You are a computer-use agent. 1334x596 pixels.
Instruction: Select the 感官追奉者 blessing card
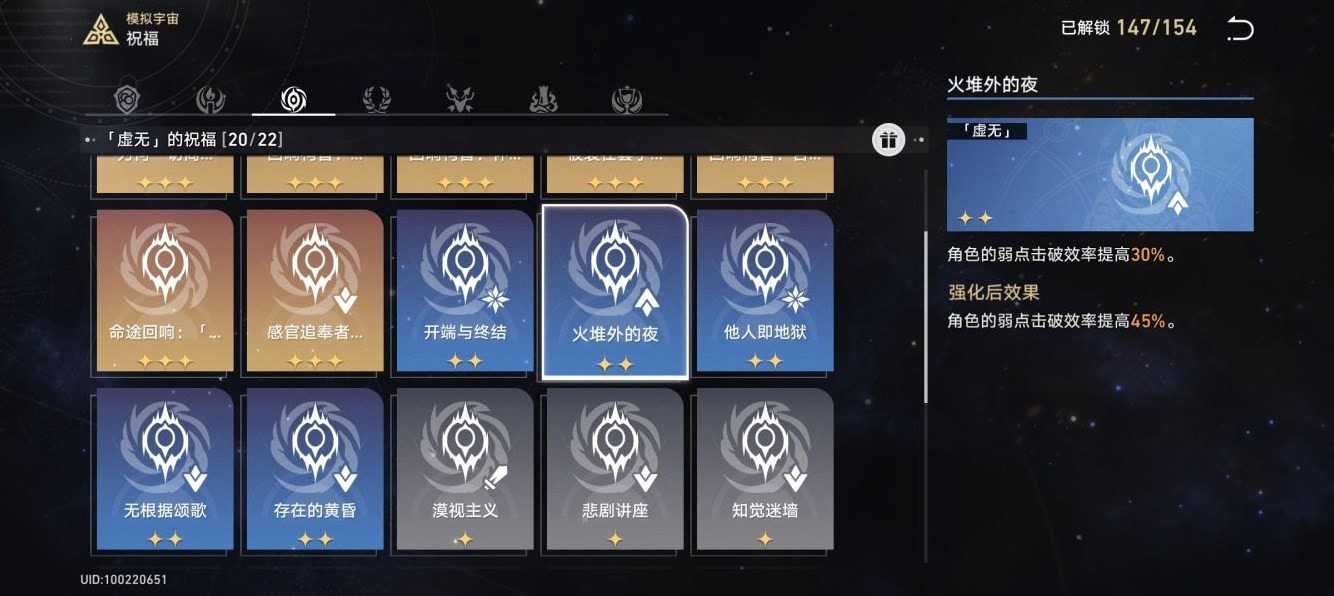coord(315,290)
